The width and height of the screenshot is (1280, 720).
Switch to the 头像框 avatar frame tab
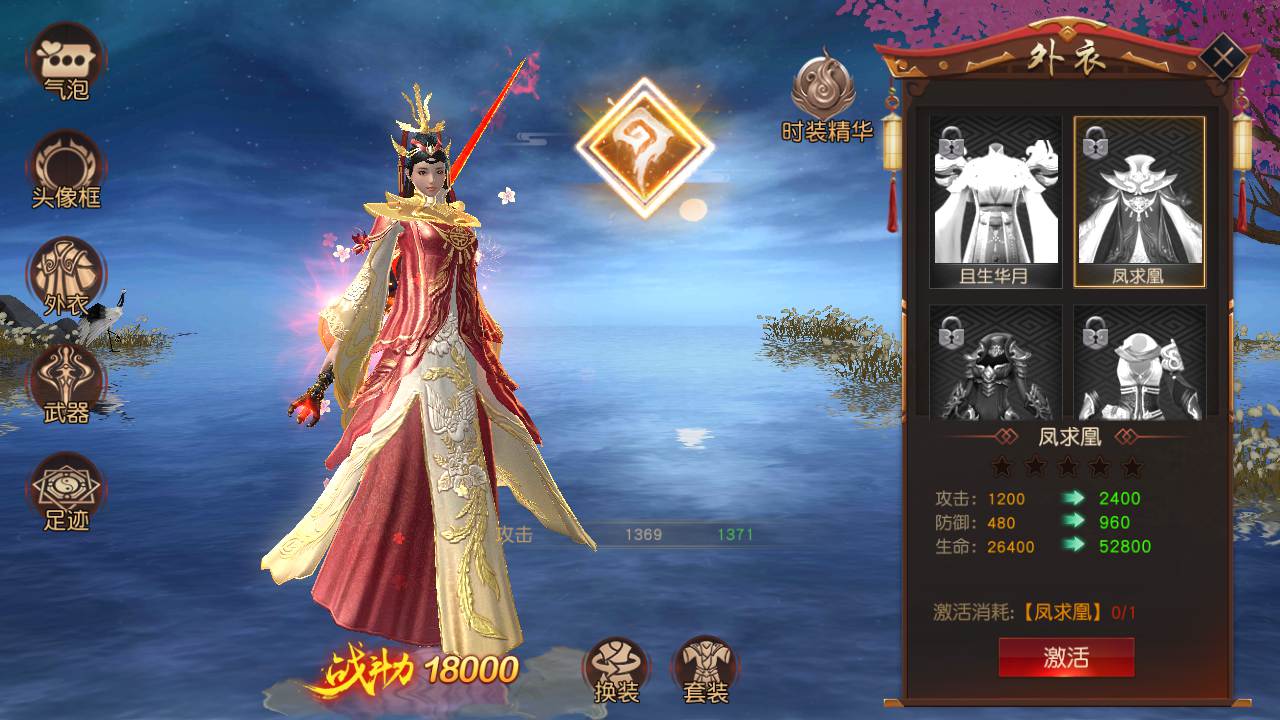point(66,168)
